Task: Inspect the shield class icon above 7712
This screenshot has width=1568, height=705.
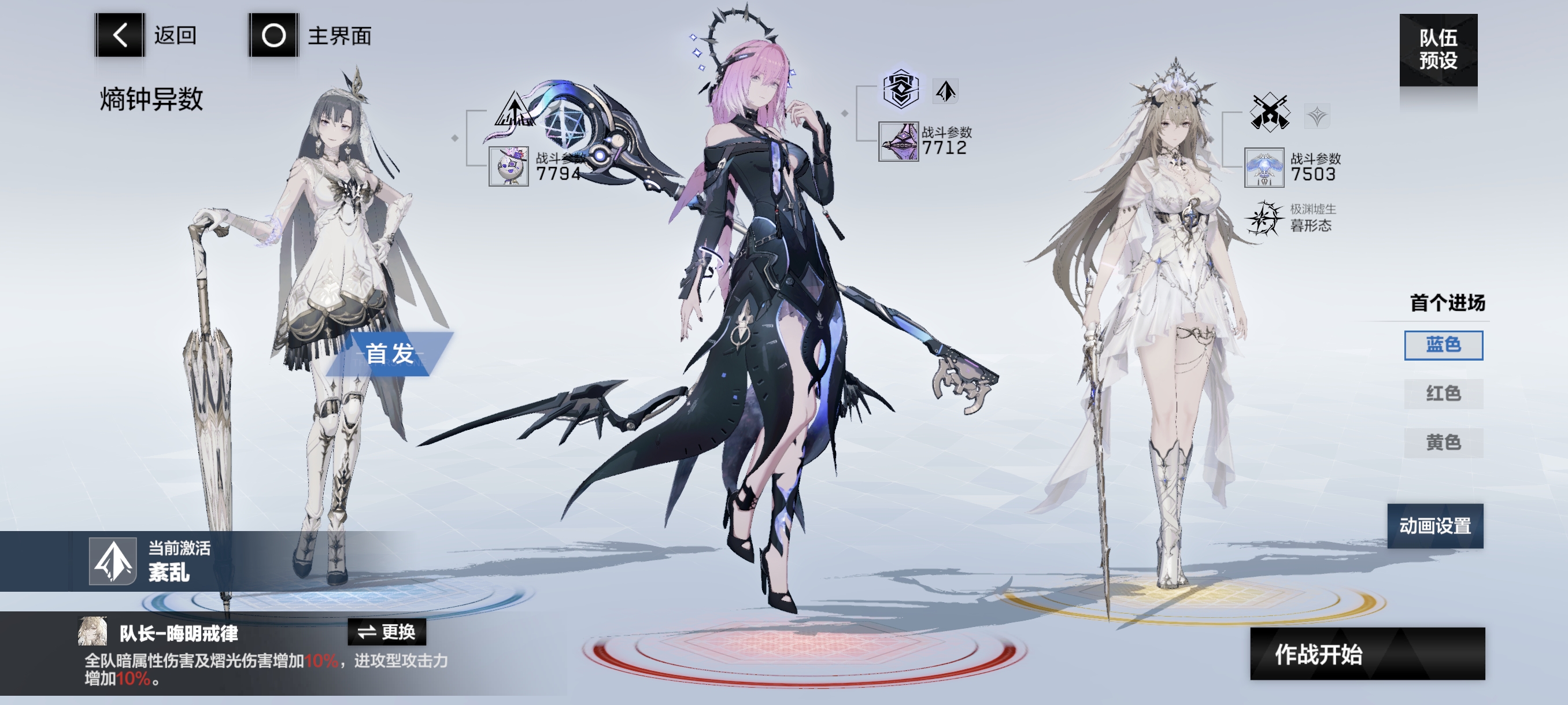Action: coord(901,90)
